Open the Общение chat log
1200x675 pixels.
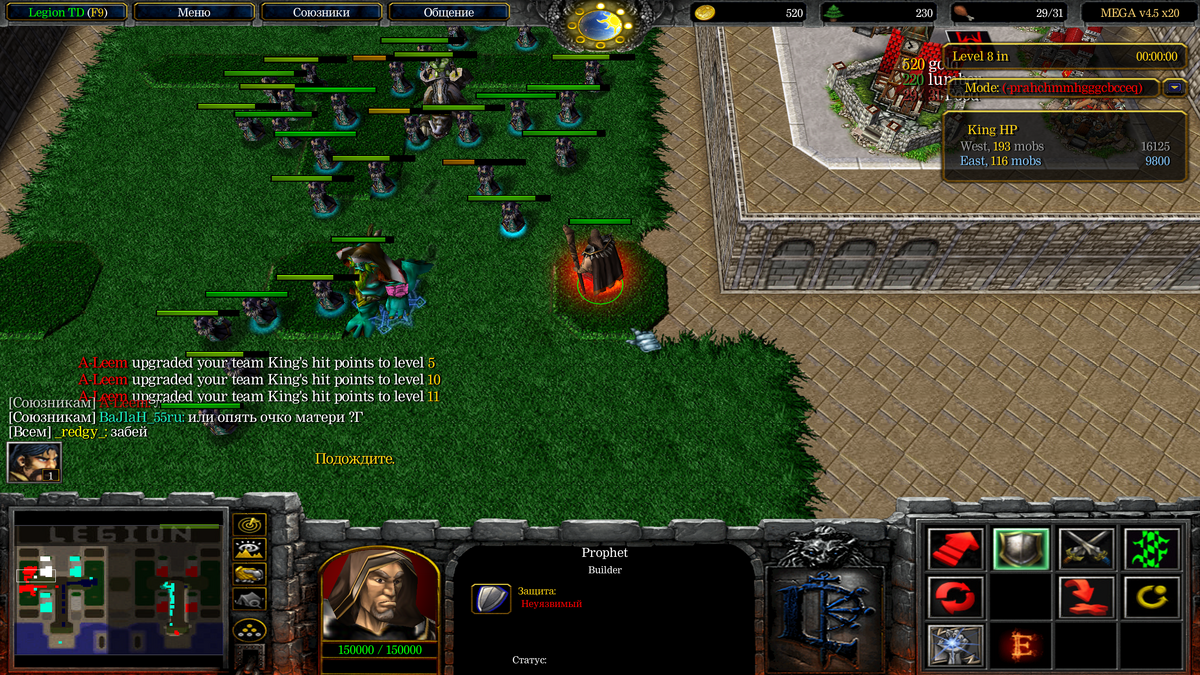448,13
